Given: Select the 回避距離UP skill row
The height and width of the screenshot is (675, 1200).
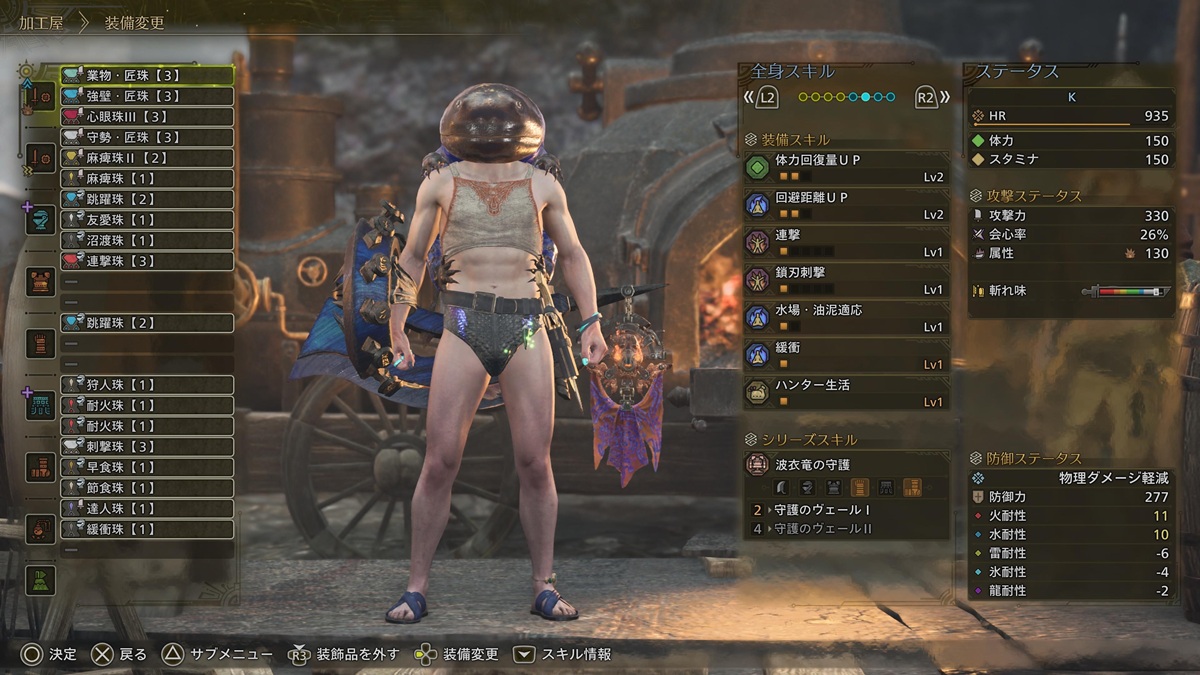Looking at the screenshot, I should coord(846,205).
